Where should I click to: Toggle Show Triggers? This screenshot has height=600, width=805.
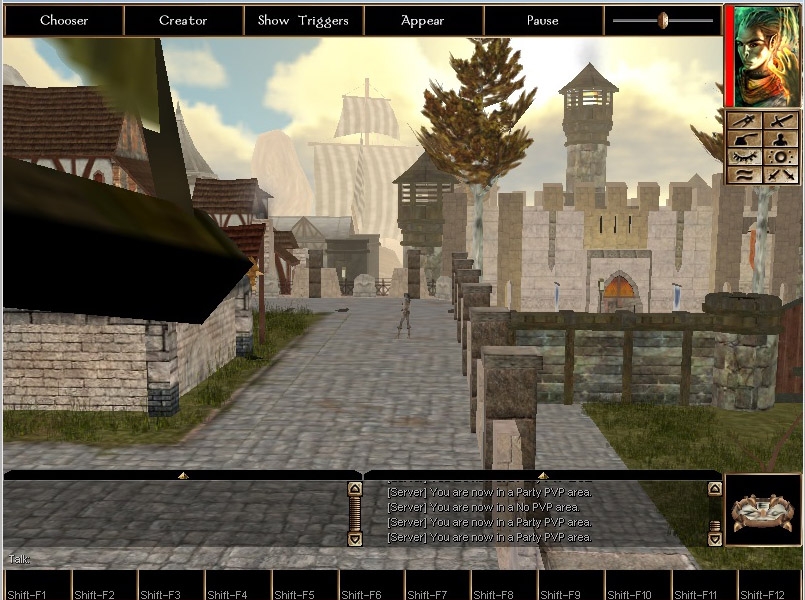[x=303, y=21]
